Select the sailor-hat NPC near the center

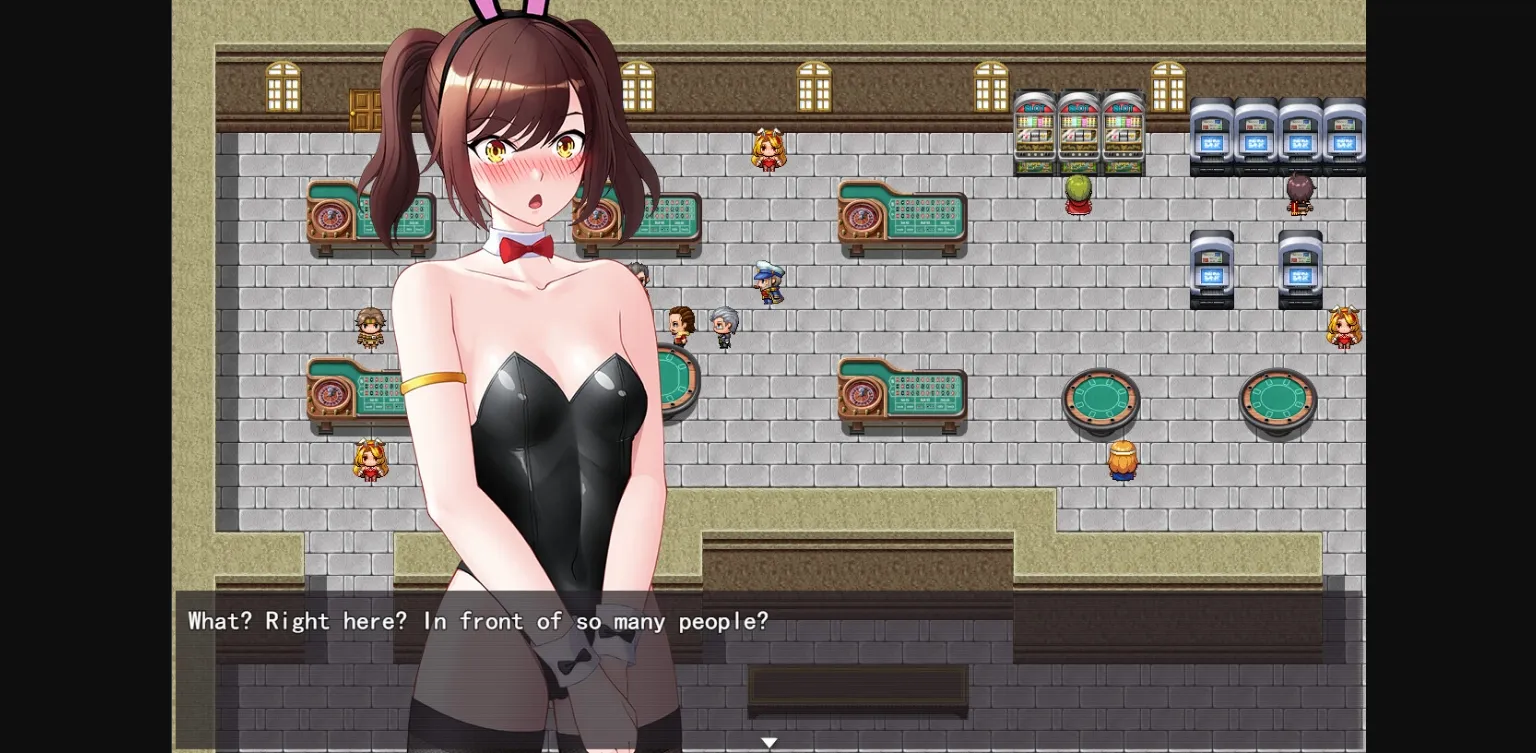click(x=768, y=283)
